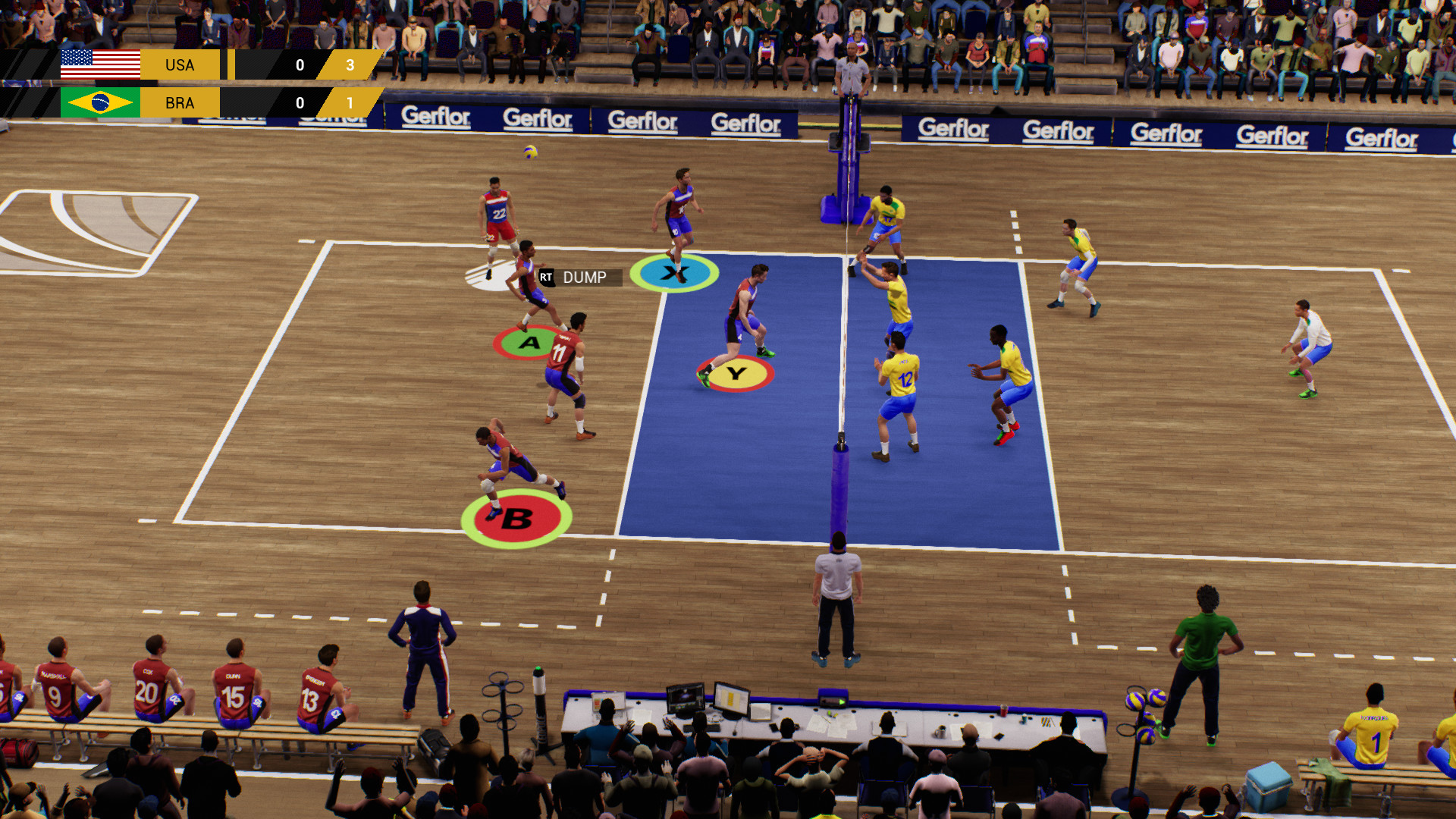Viewport: 1456px width, 819px height.
Task: Select the BRA team label
Action: (x=180, y=103)
